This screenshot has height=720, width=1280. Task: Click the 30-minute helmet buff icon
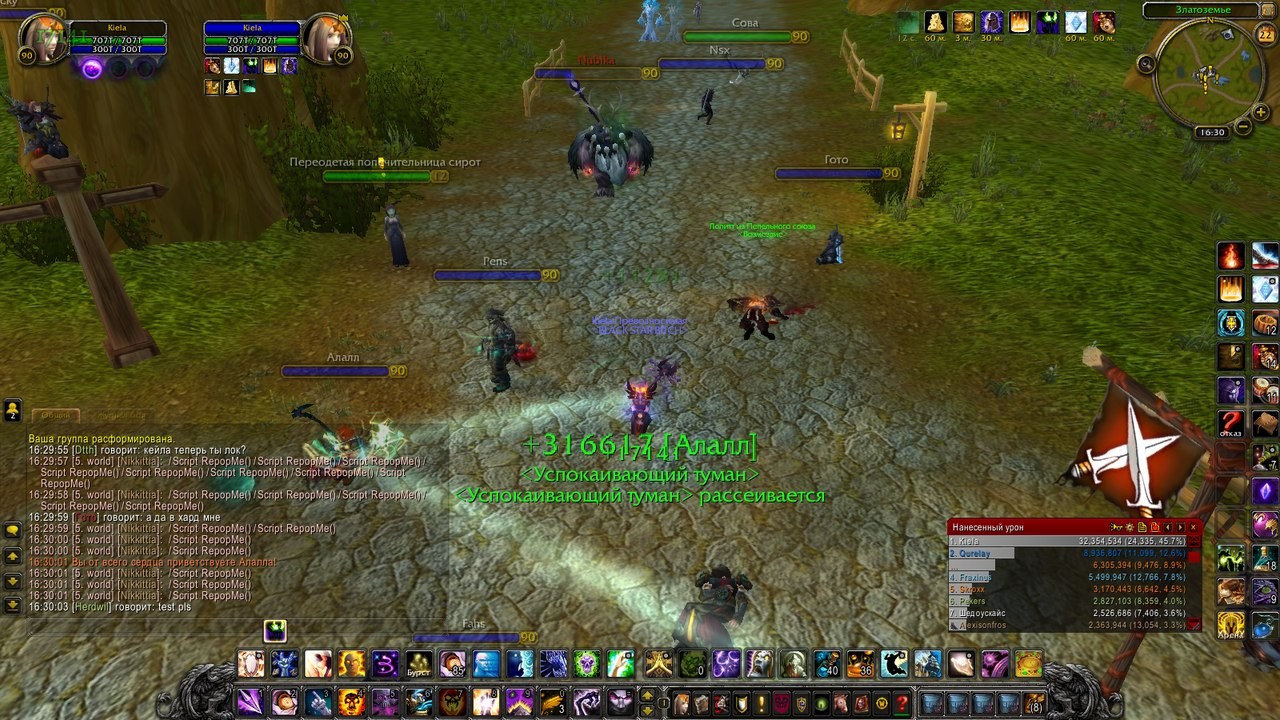[991, 22]
